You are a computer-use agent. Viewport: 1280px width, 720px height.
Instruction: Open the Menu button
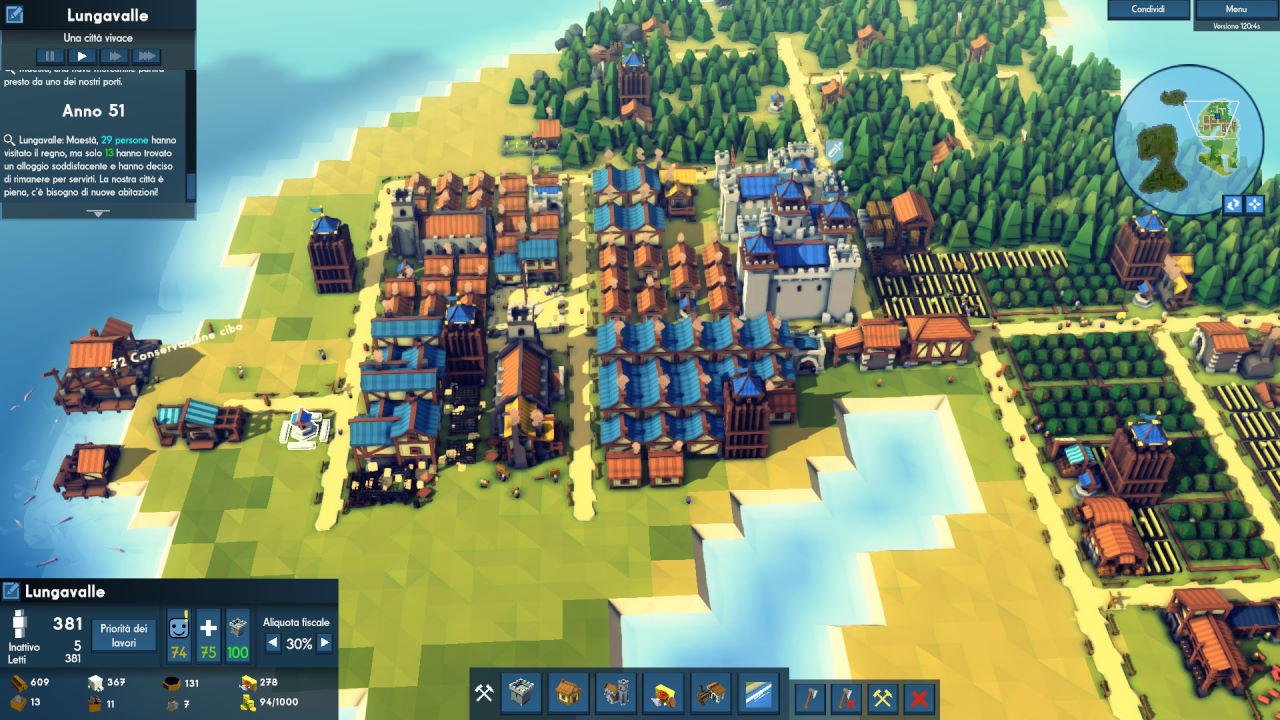pyautogui.click(x=1236, y=9)
